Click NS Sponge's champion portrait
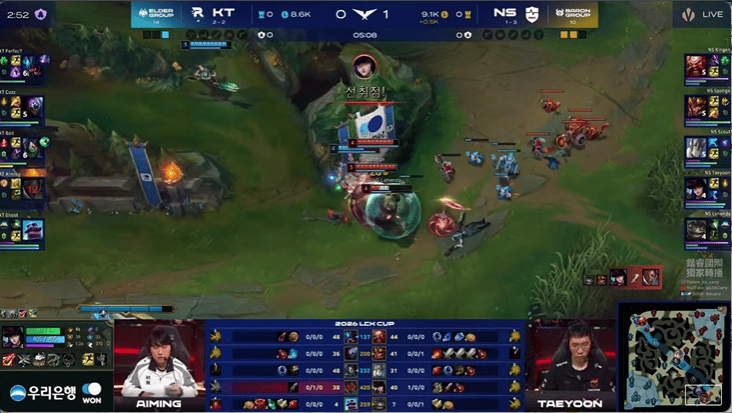The image size is (732, 413). tap(695, 107)
